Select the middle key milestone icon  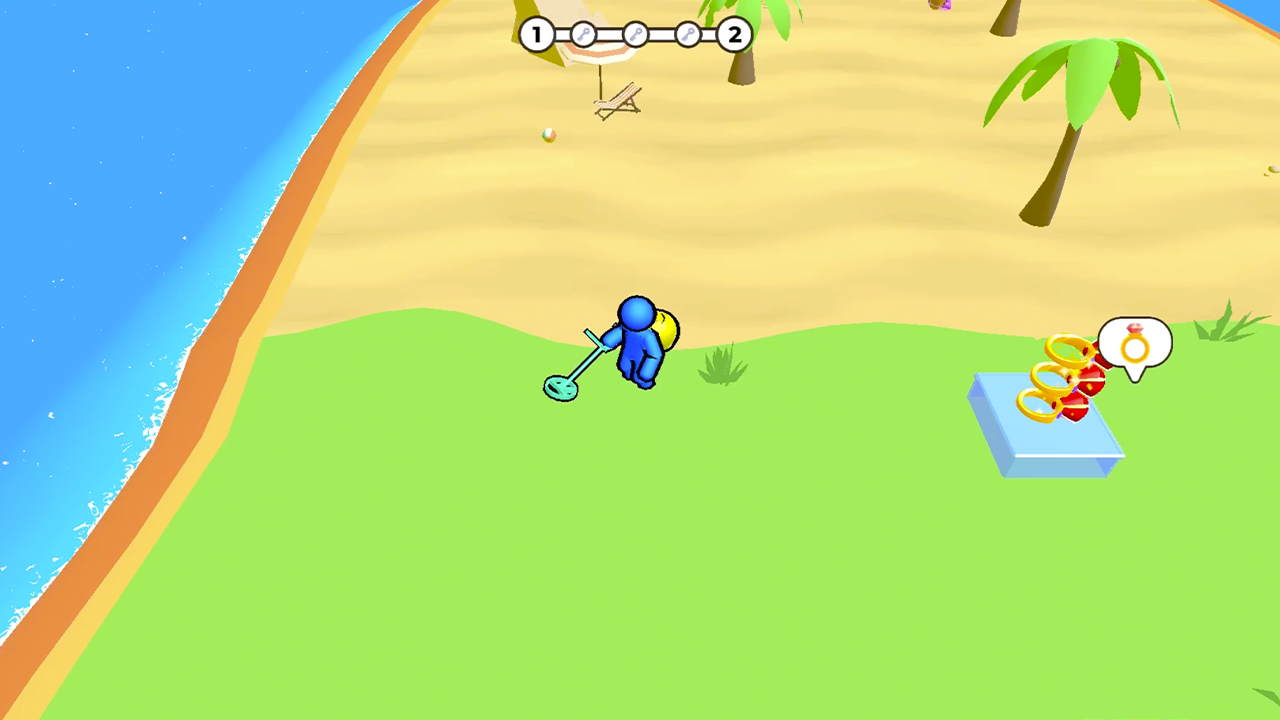tap(635, 35)
